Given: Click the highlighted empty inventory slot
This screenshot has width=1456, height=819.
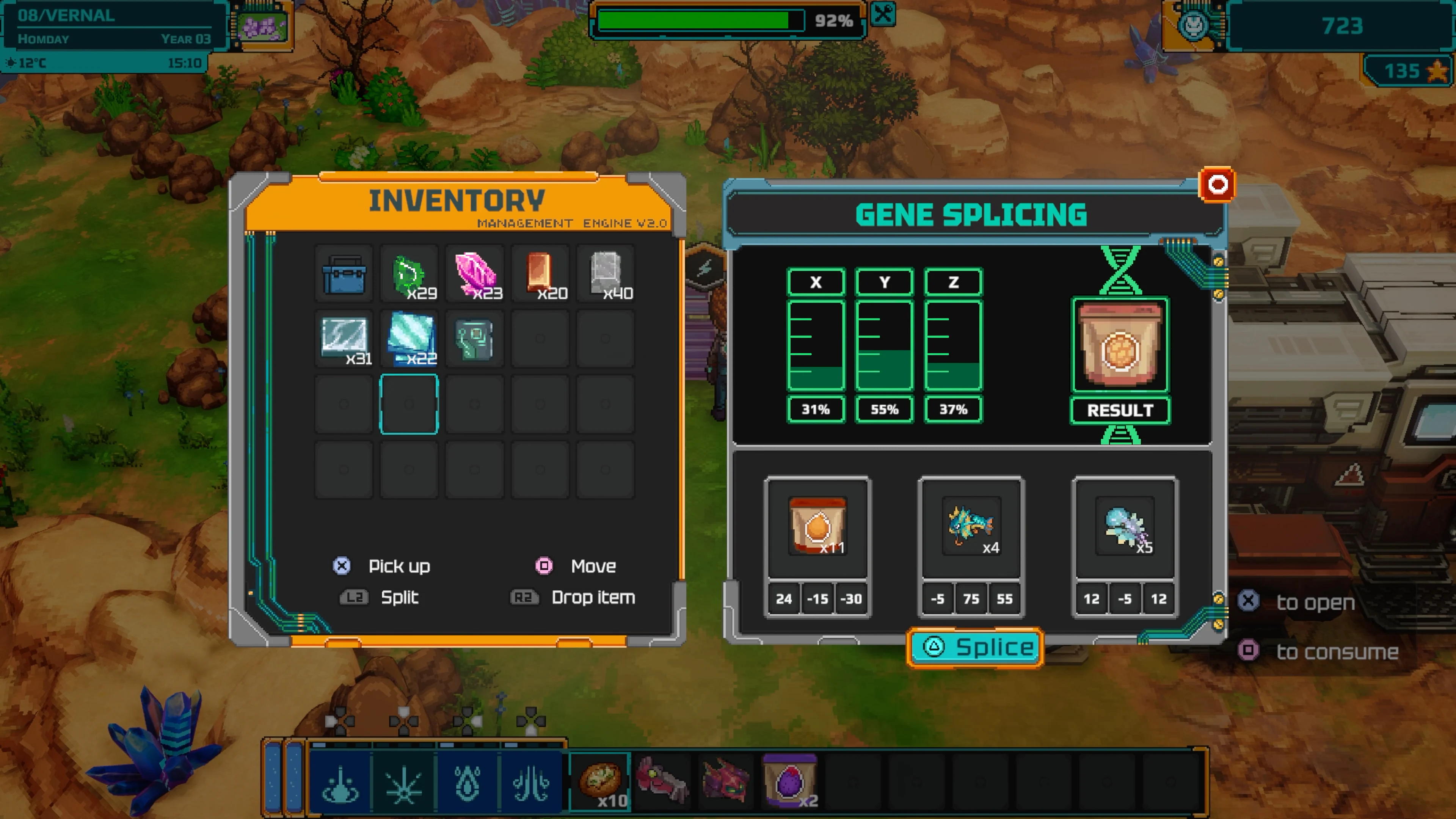Looking at the screenshot, I should pyautogui.click(x=409, y=404).
